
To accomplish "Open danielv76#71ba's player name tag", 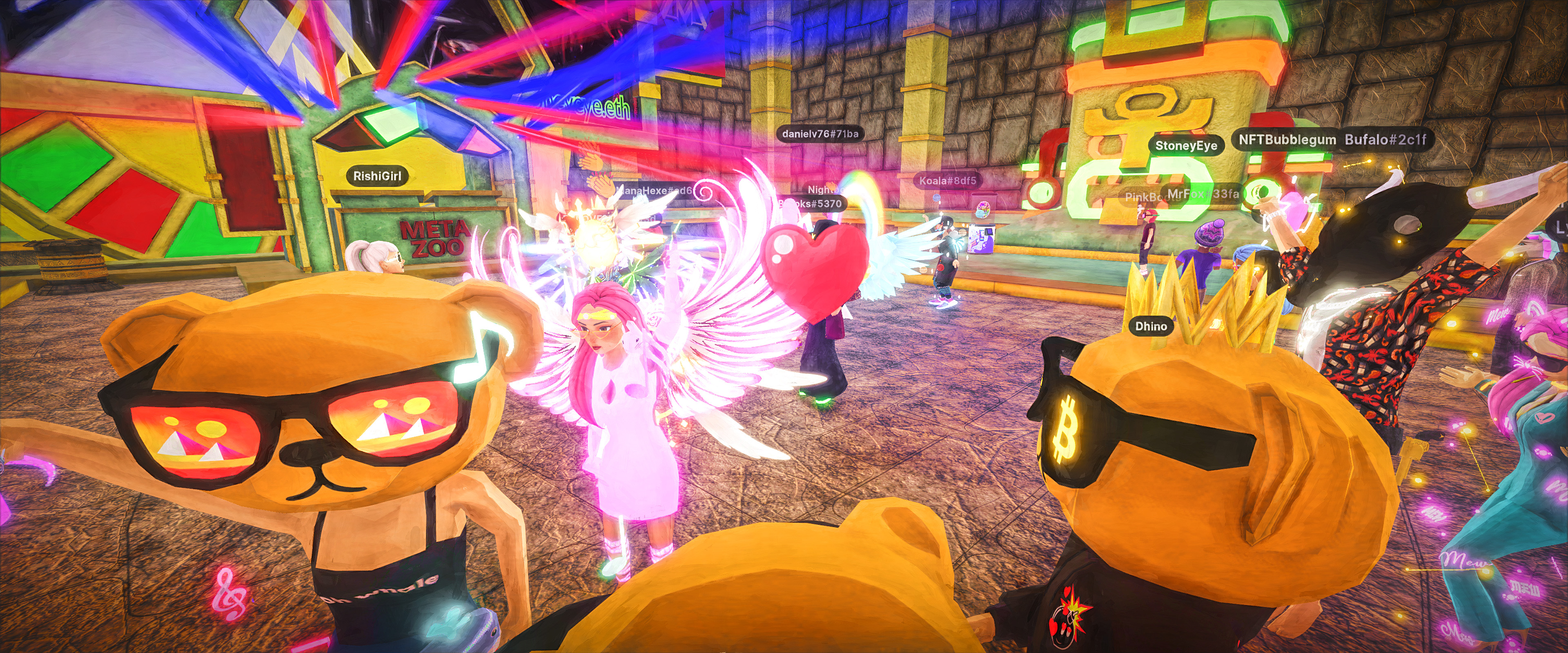I will (x=820, y=134).
